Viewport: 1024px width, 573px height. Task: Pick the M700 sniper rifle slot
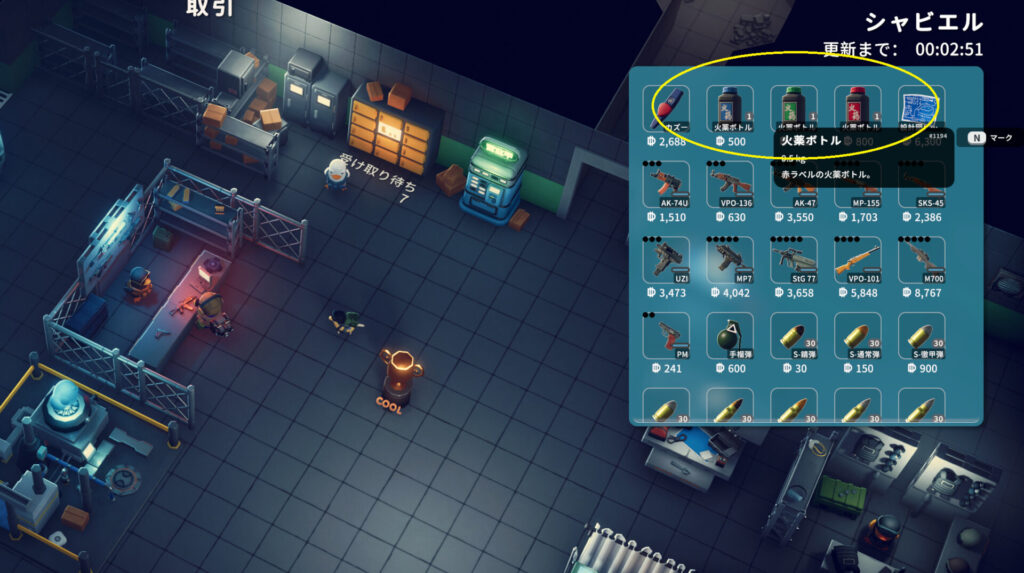921,261
